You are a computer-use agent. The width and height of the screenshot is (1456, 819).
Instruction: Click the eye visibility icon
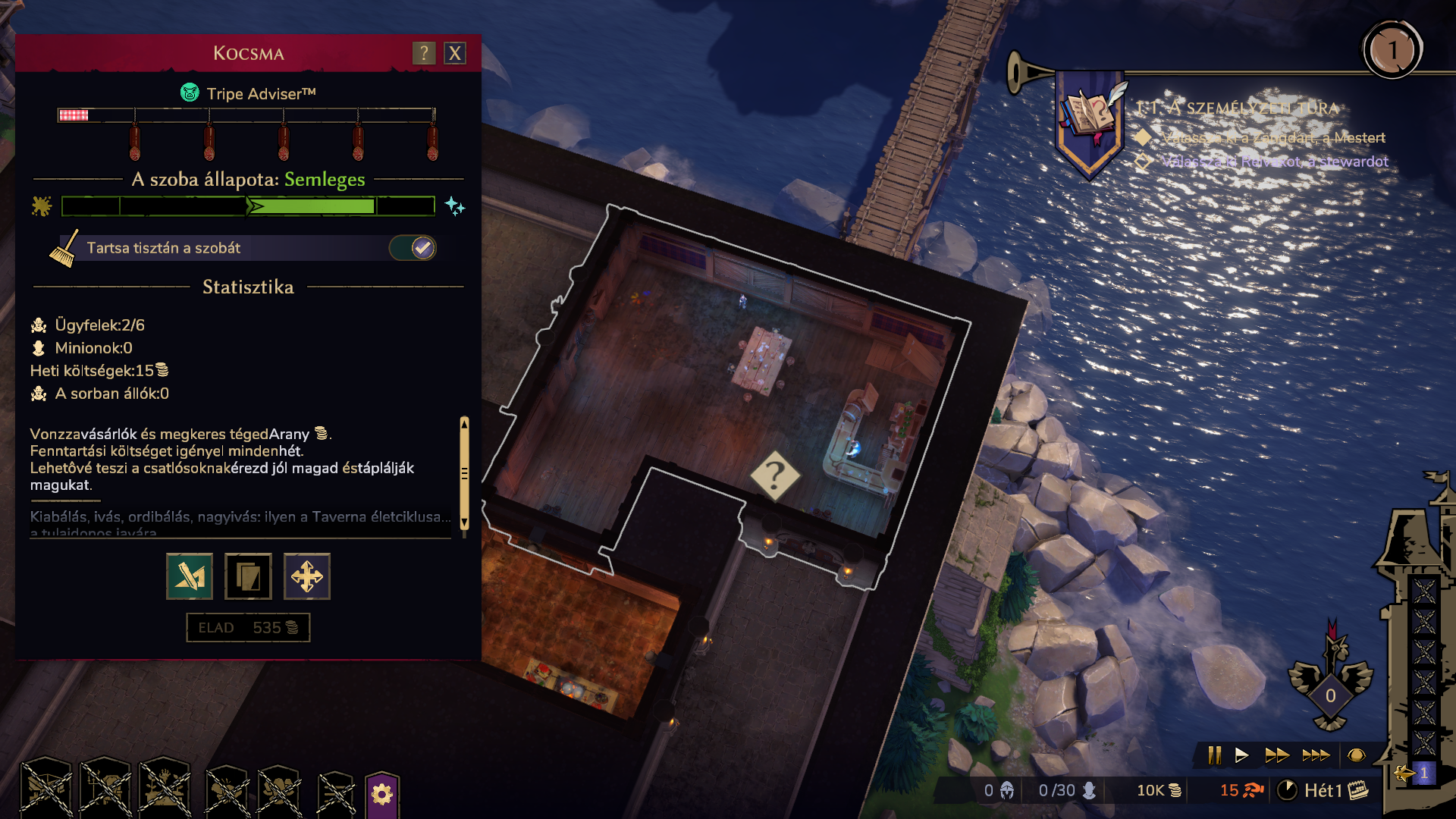click(1357, 755)
